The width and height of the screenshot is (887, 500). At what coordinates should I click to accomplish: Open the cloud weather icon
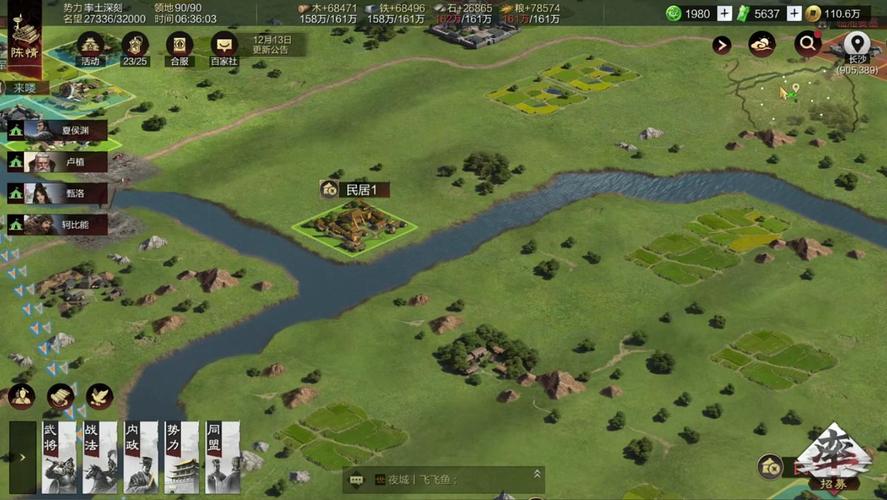[762, 44]
